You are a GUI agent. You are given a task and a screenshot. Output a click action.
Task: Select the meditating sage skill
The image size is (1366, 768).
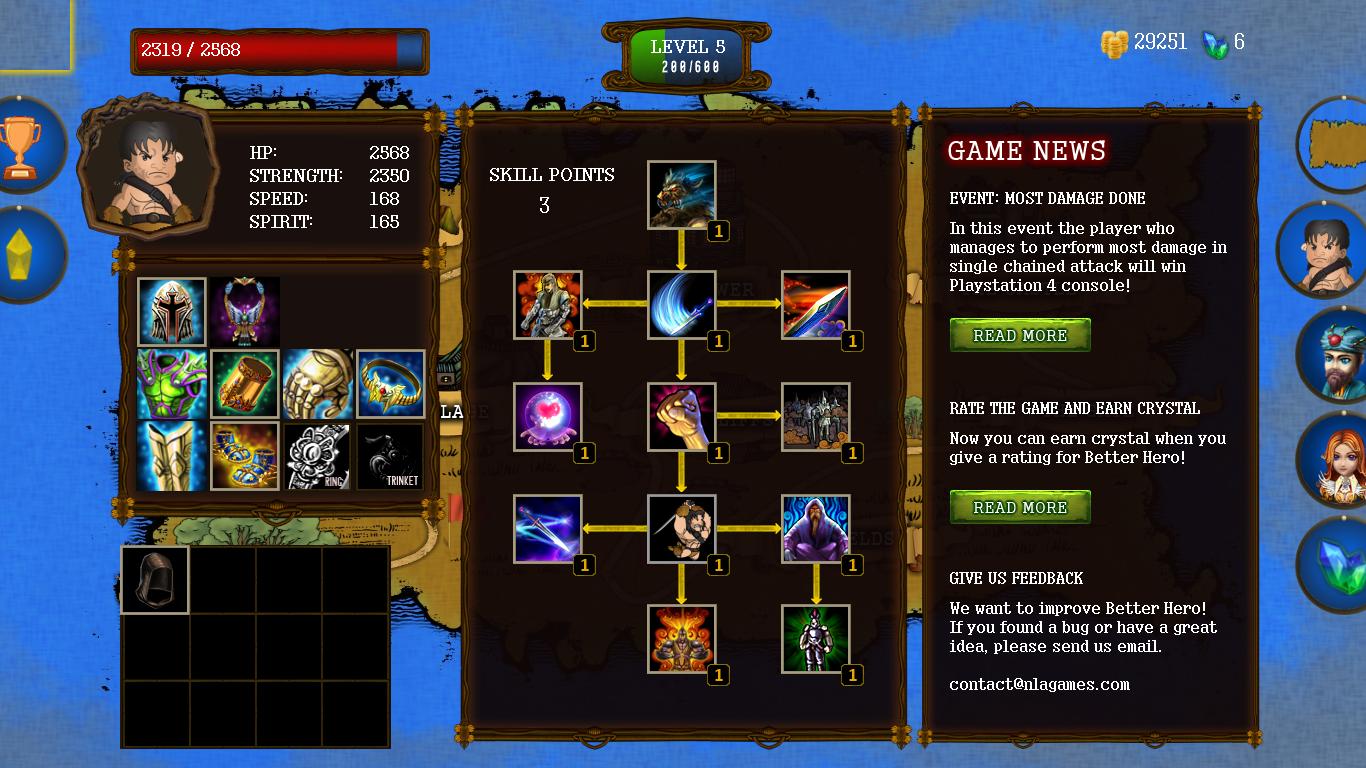coord(816,529)
